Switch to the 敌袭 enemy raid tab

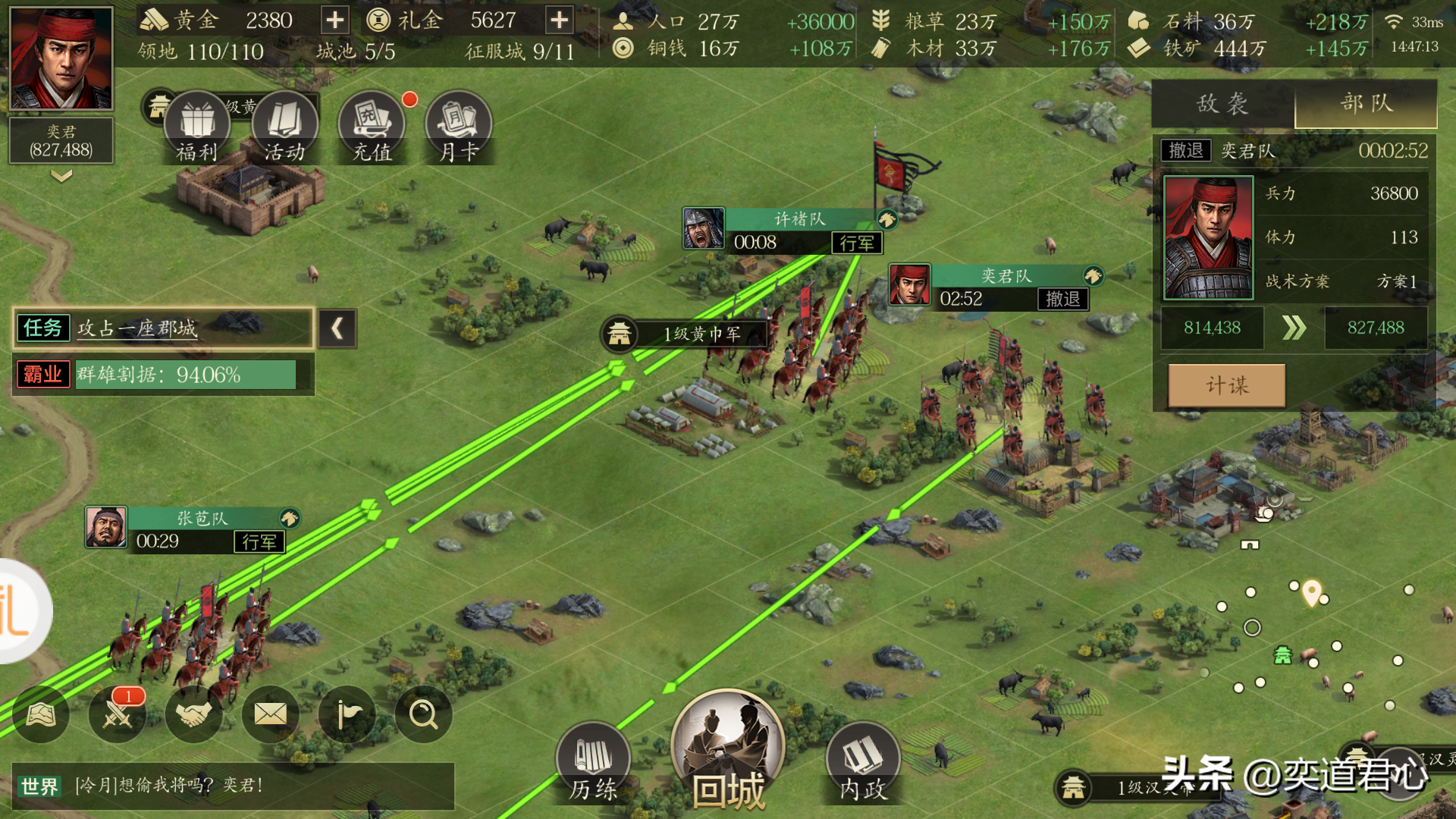1222,104
